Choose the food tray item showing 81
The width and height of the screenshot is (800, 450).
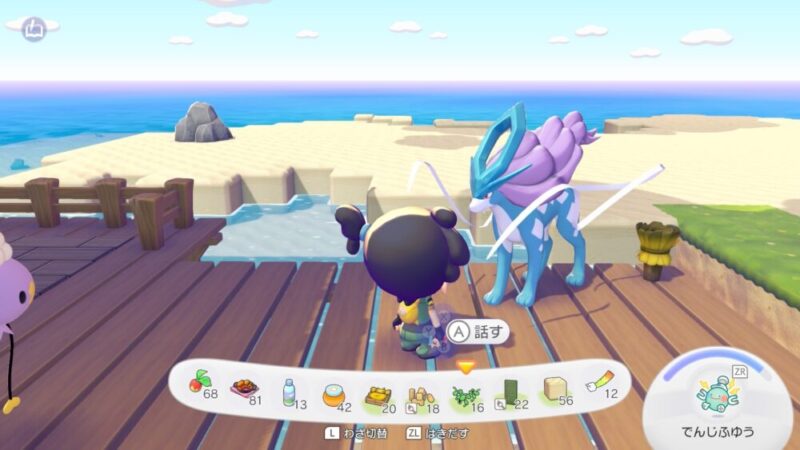[243, 387]
